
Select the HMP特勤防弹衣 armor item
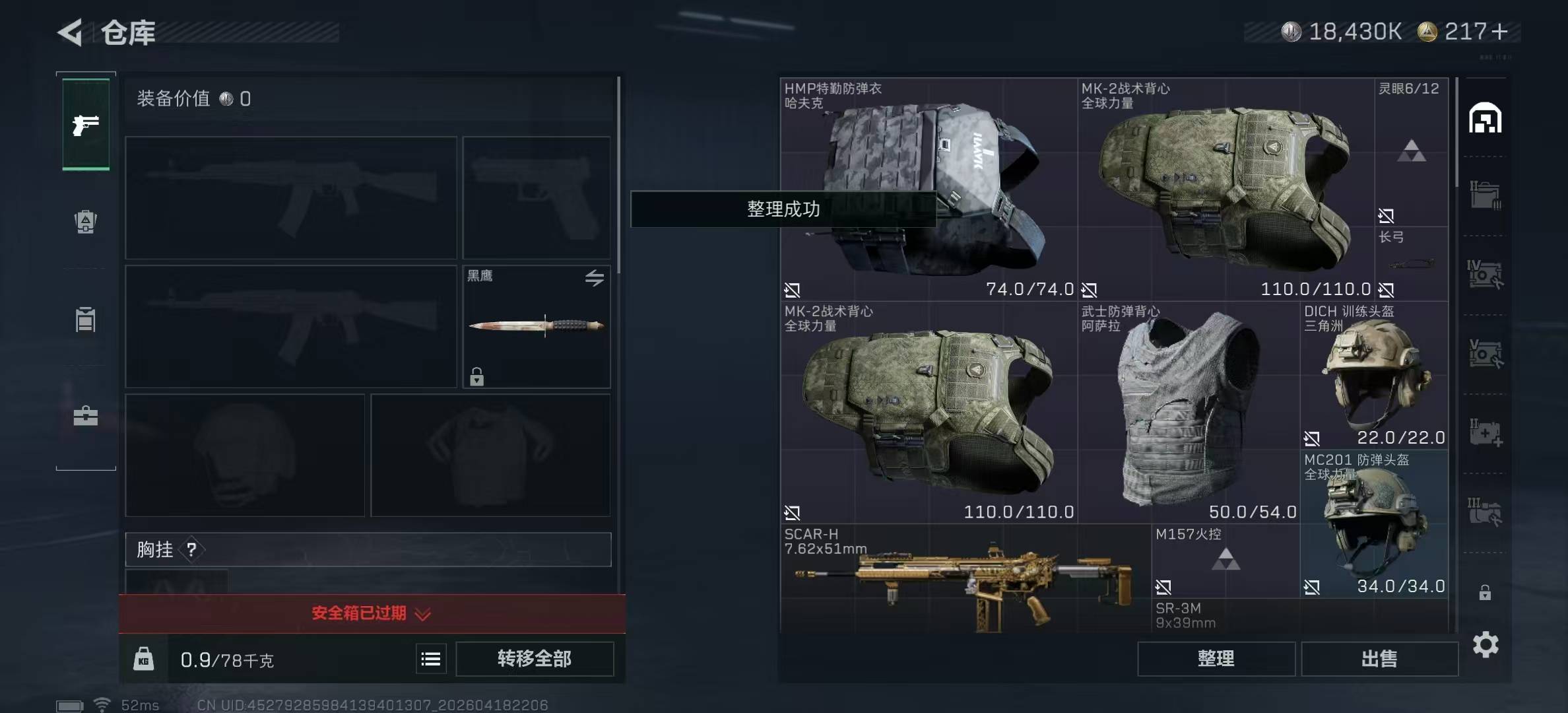(928, 189)
